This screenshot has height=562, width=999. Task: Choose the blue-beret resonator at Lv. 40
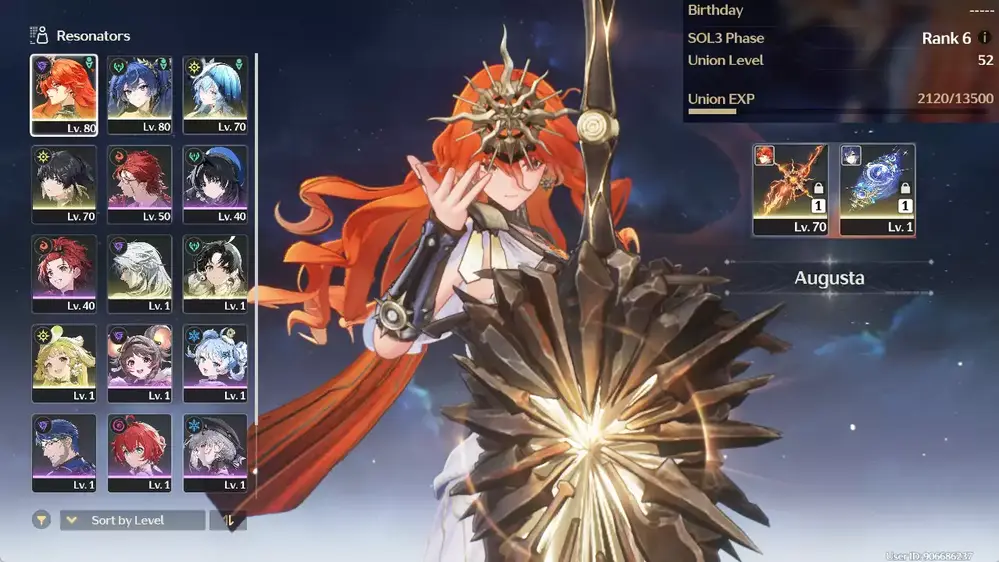coord(216,184)
